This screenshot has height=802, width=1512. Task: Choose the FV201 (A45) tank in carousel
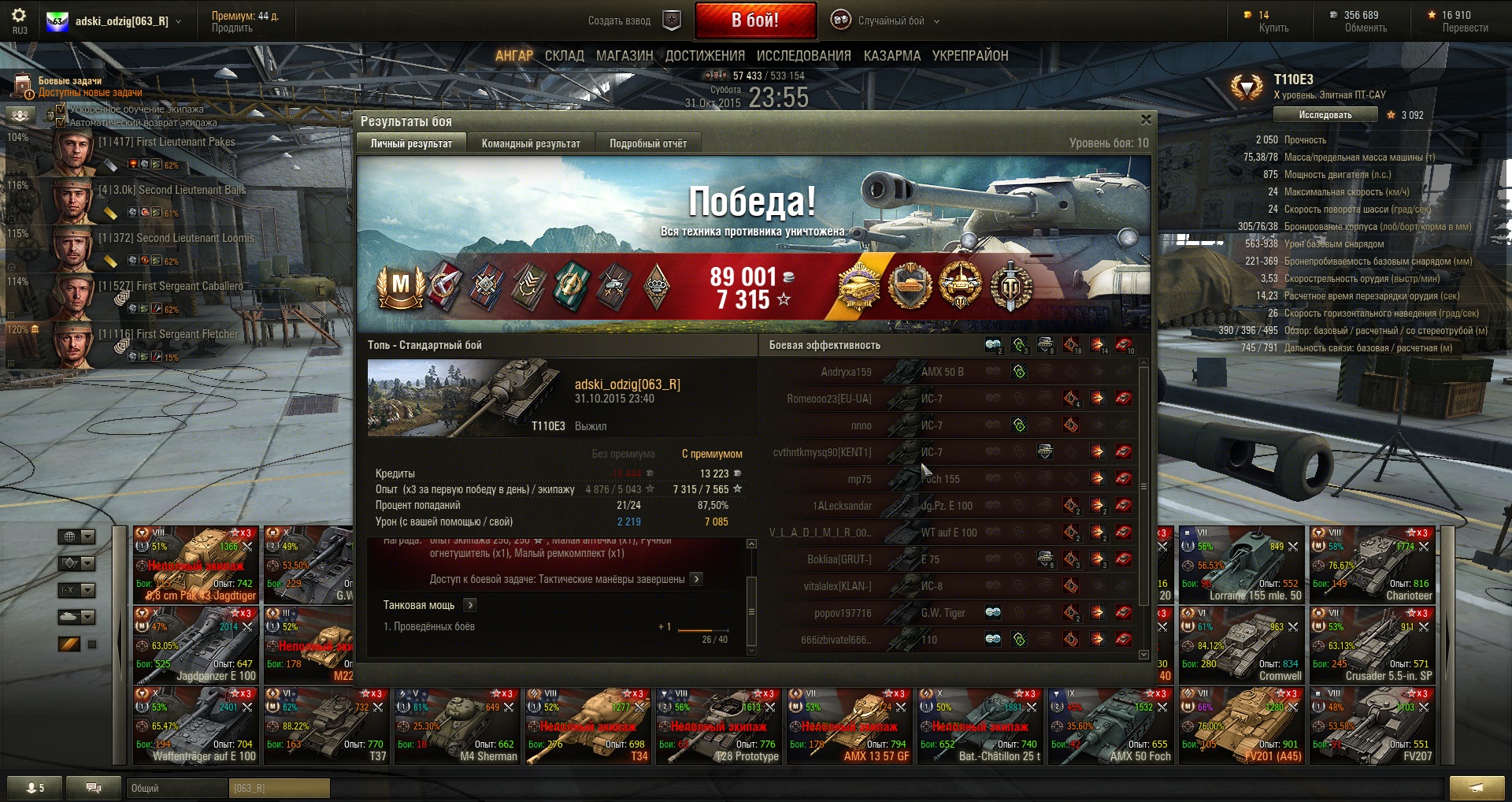[1242, 726]
